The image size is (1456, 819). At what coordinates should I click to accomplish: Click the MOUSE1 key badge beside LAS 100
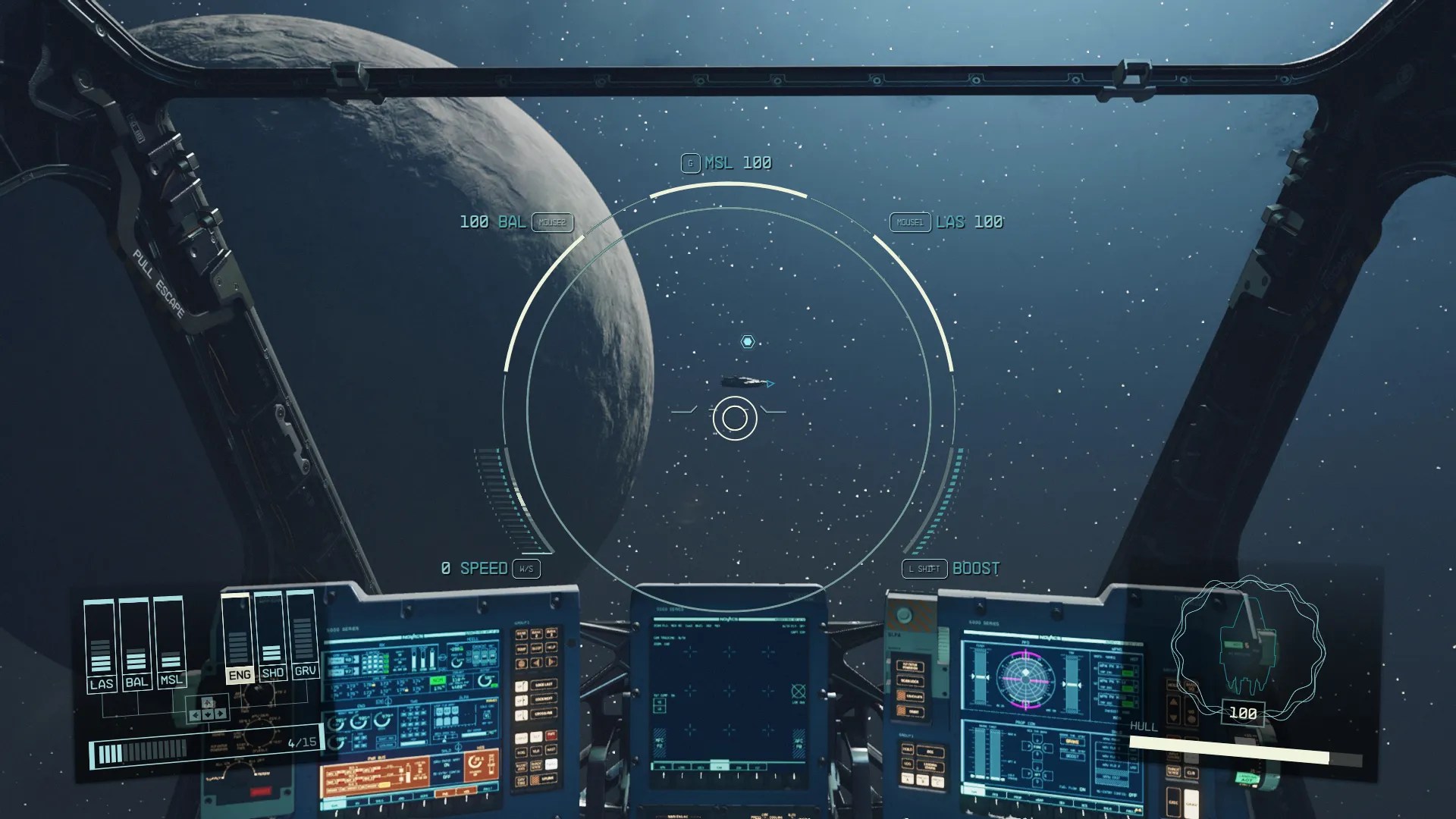click(x=910, y=223)
